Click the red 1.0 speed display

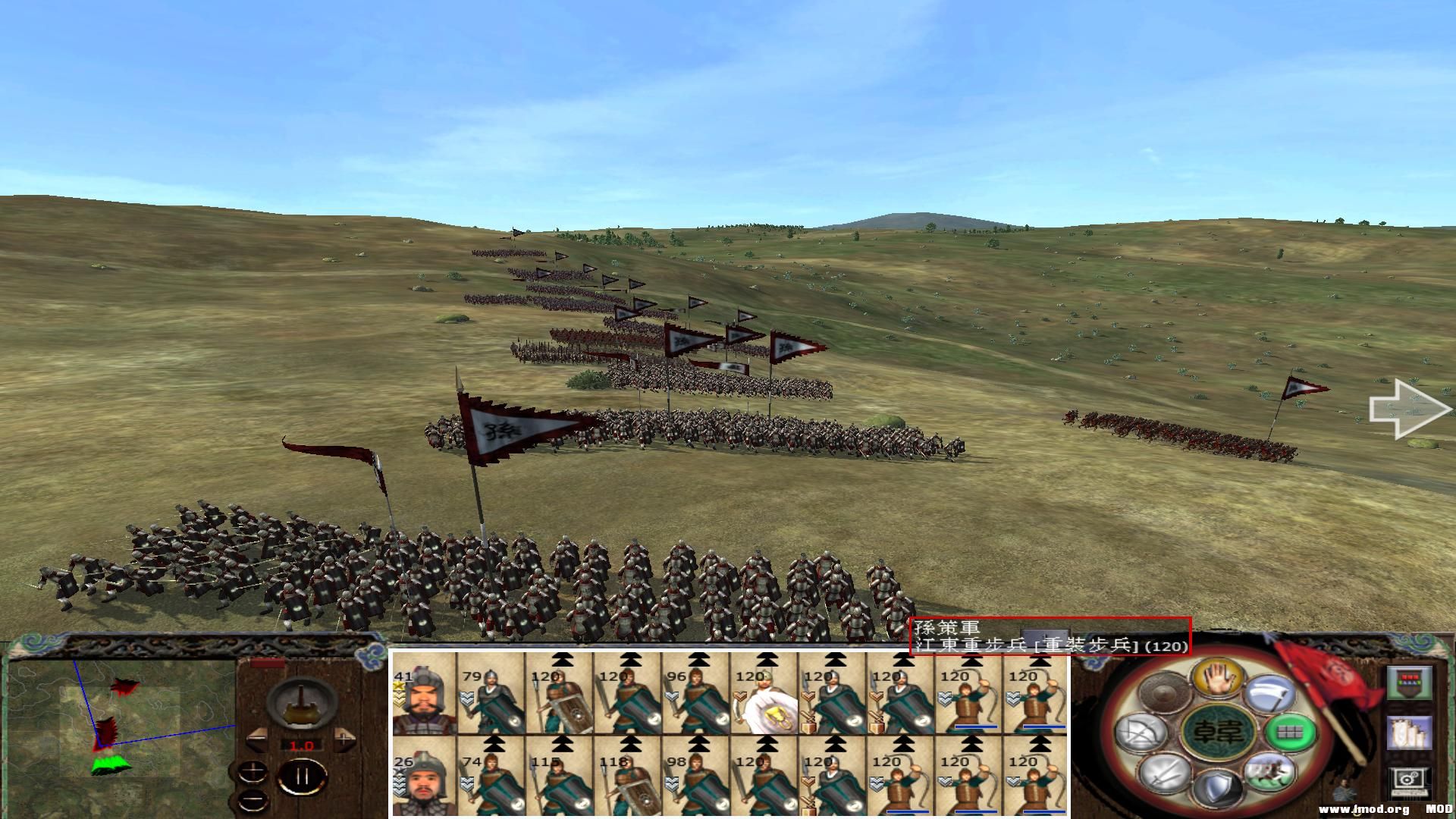pos(302,745)
